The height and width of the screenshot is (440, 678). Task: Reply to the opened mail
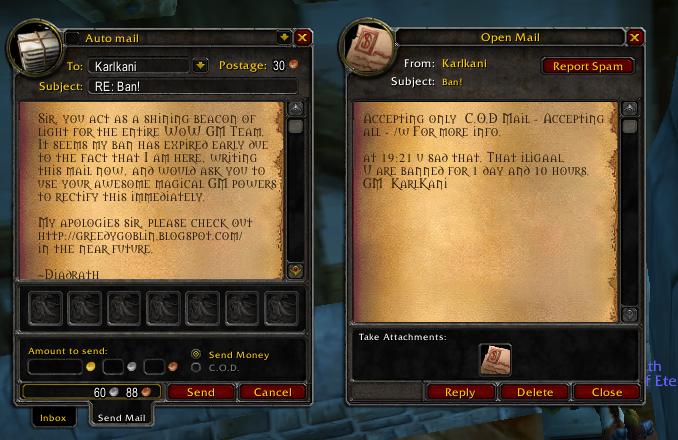click(x=460, y=392)
